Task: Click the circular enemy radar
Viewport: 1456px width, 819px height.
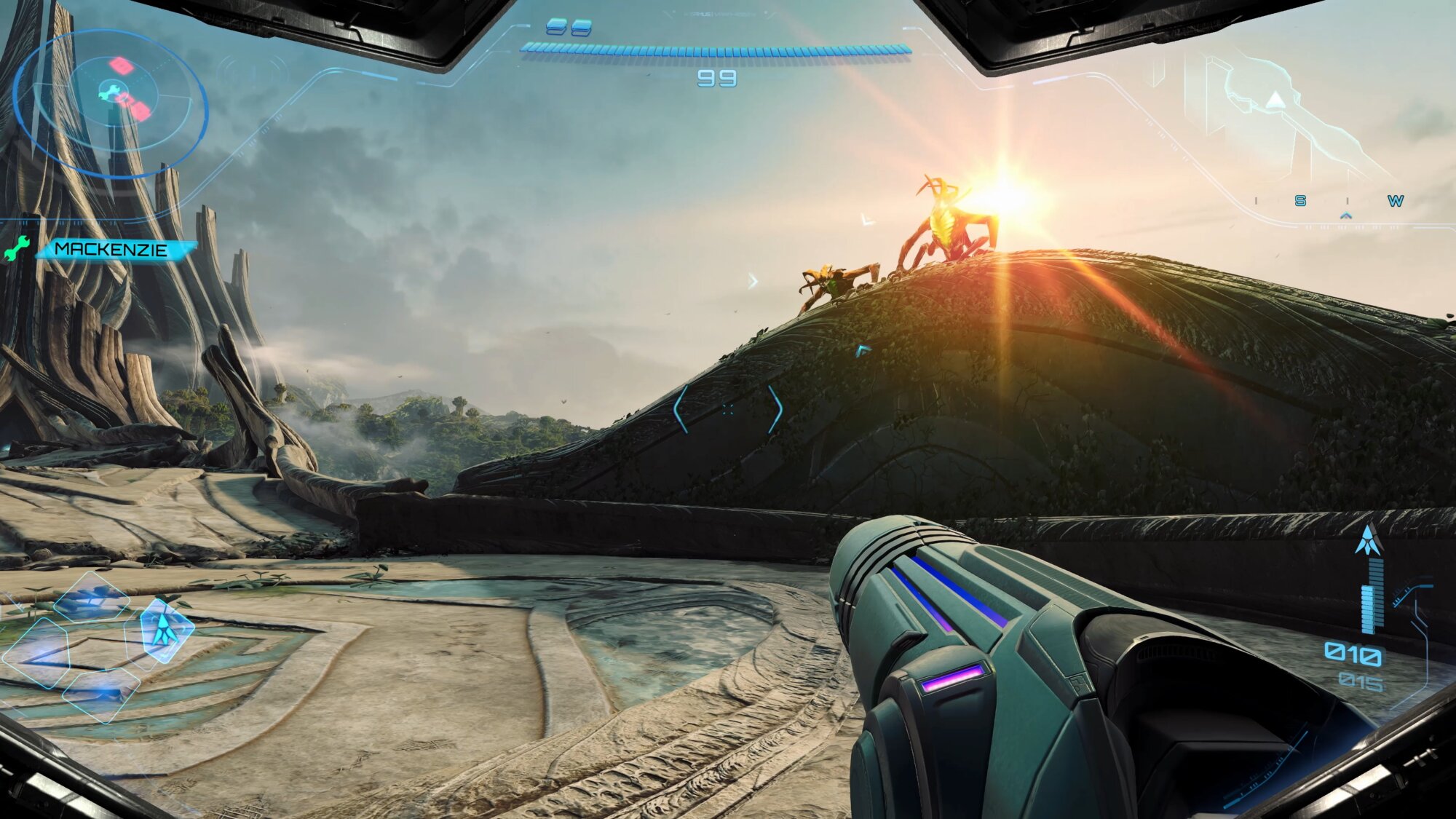Action: [111, 101]
